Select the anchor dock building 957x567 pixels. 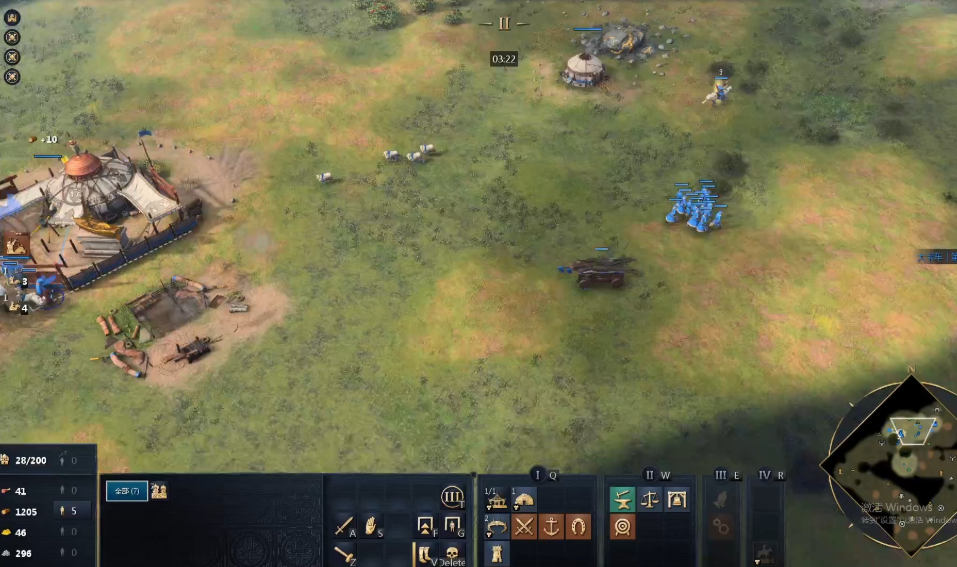[x=551, y=526]
